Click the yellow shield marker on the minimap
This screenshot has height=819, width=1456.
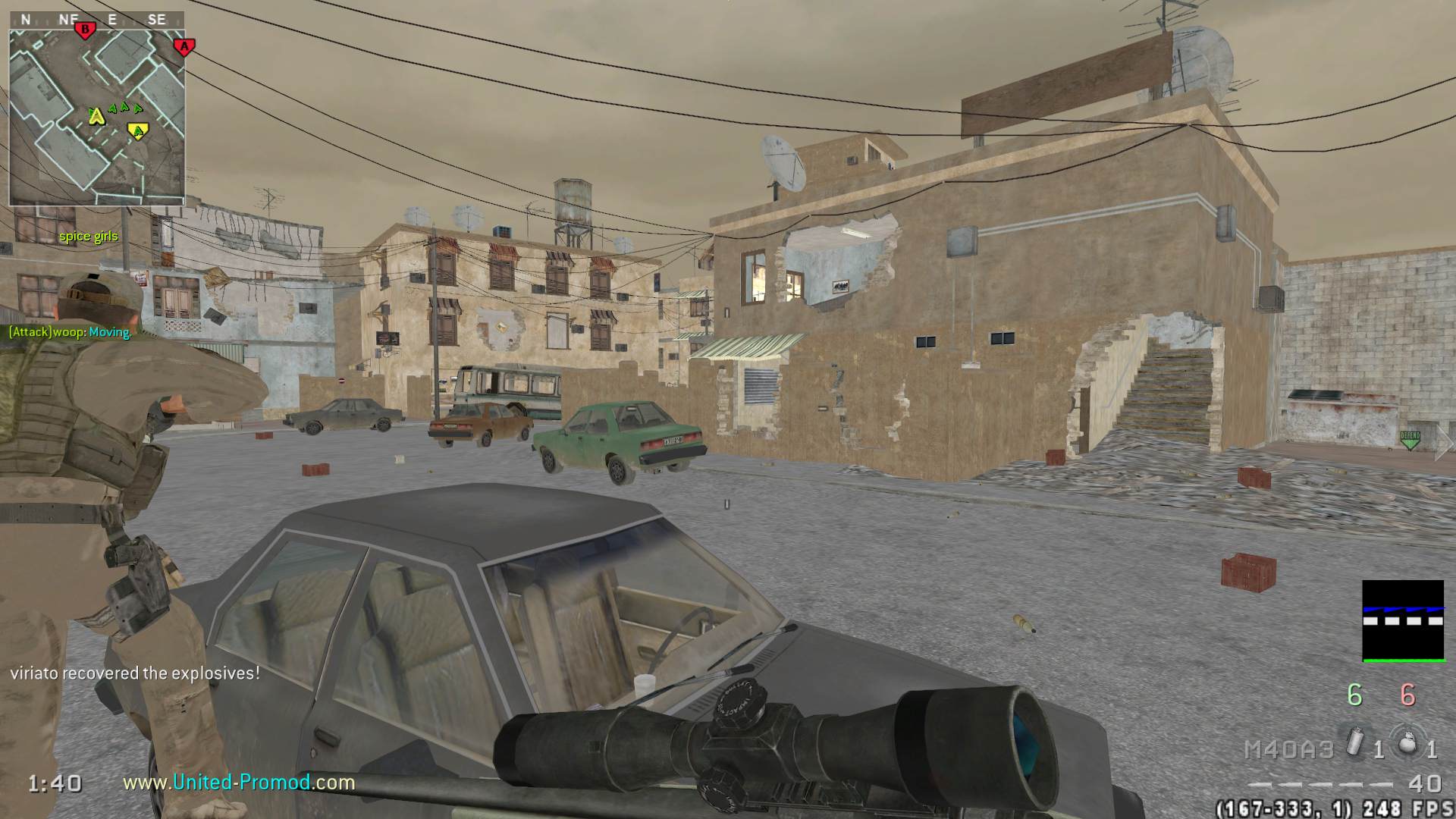tap(137, 132)
